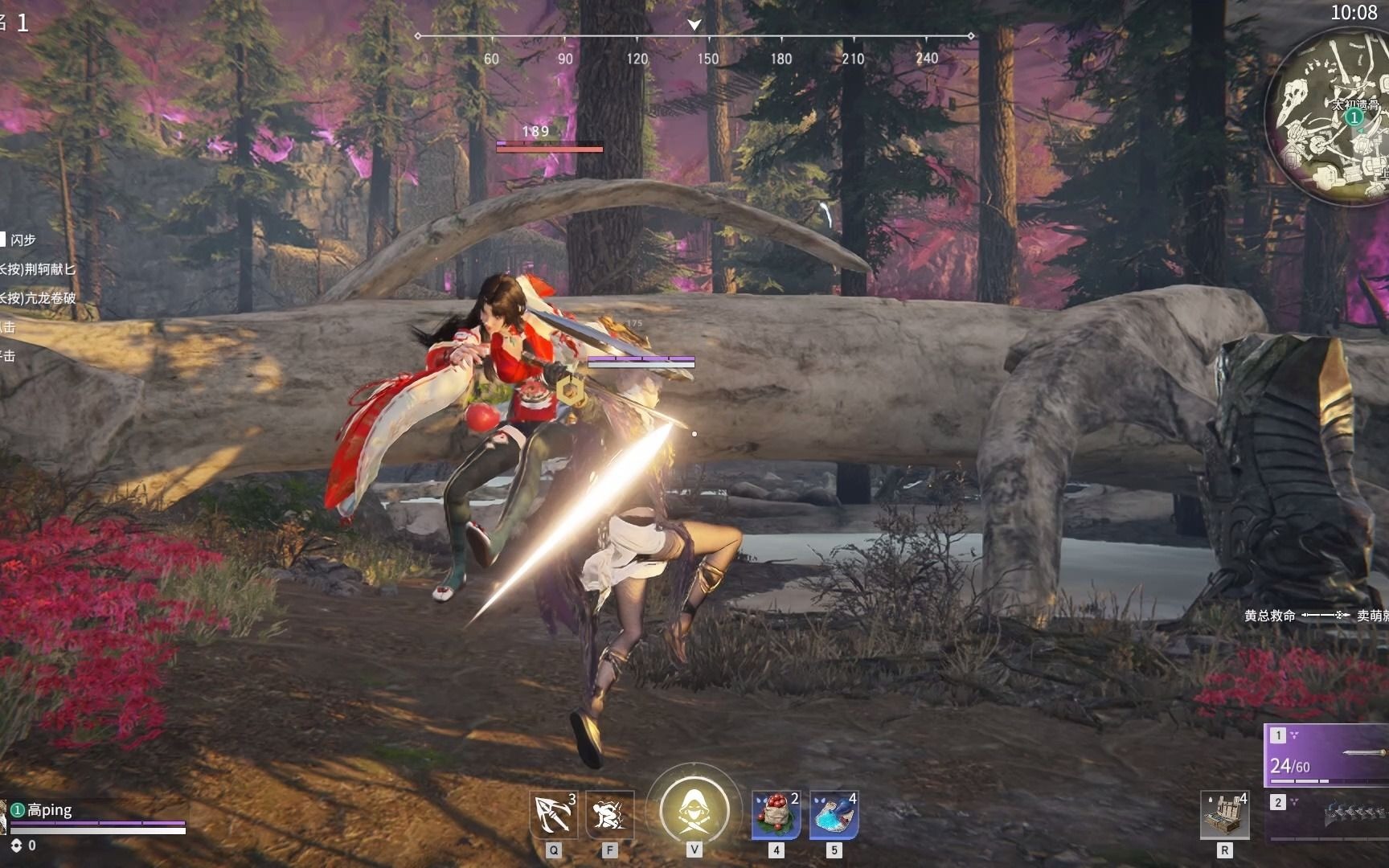
Task: Activate the crouching figure skill icon
Action: coord(609,815)
